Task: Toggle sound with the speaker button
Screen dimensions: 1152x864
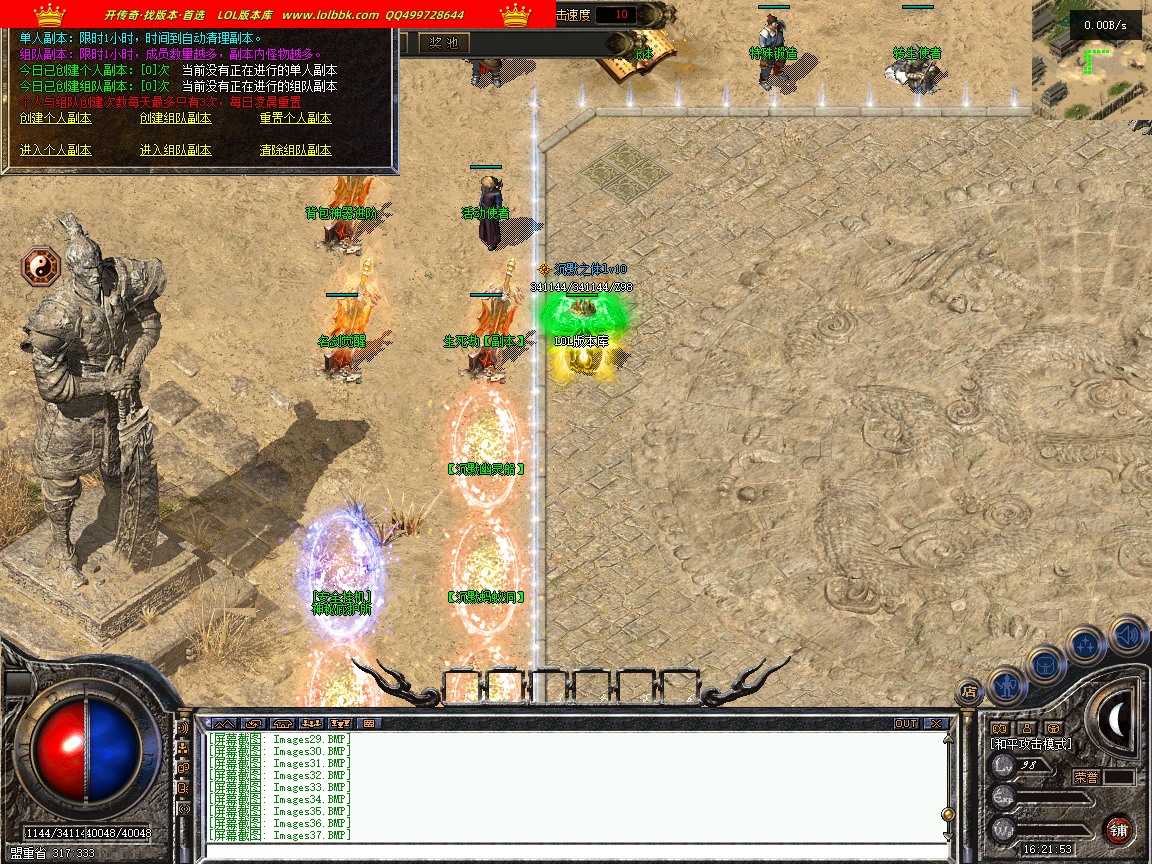Action: [1127, 634]
